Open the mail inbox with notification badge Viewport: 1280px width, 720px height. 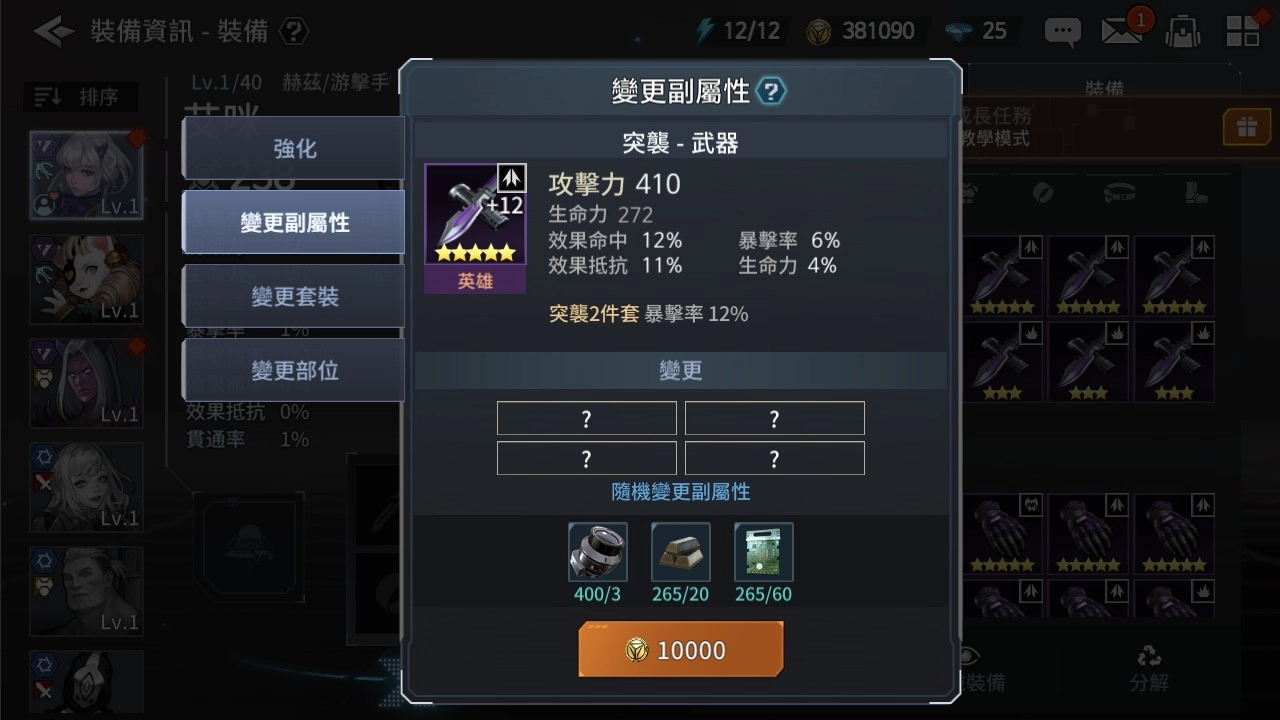click(x=1122, y=31)
